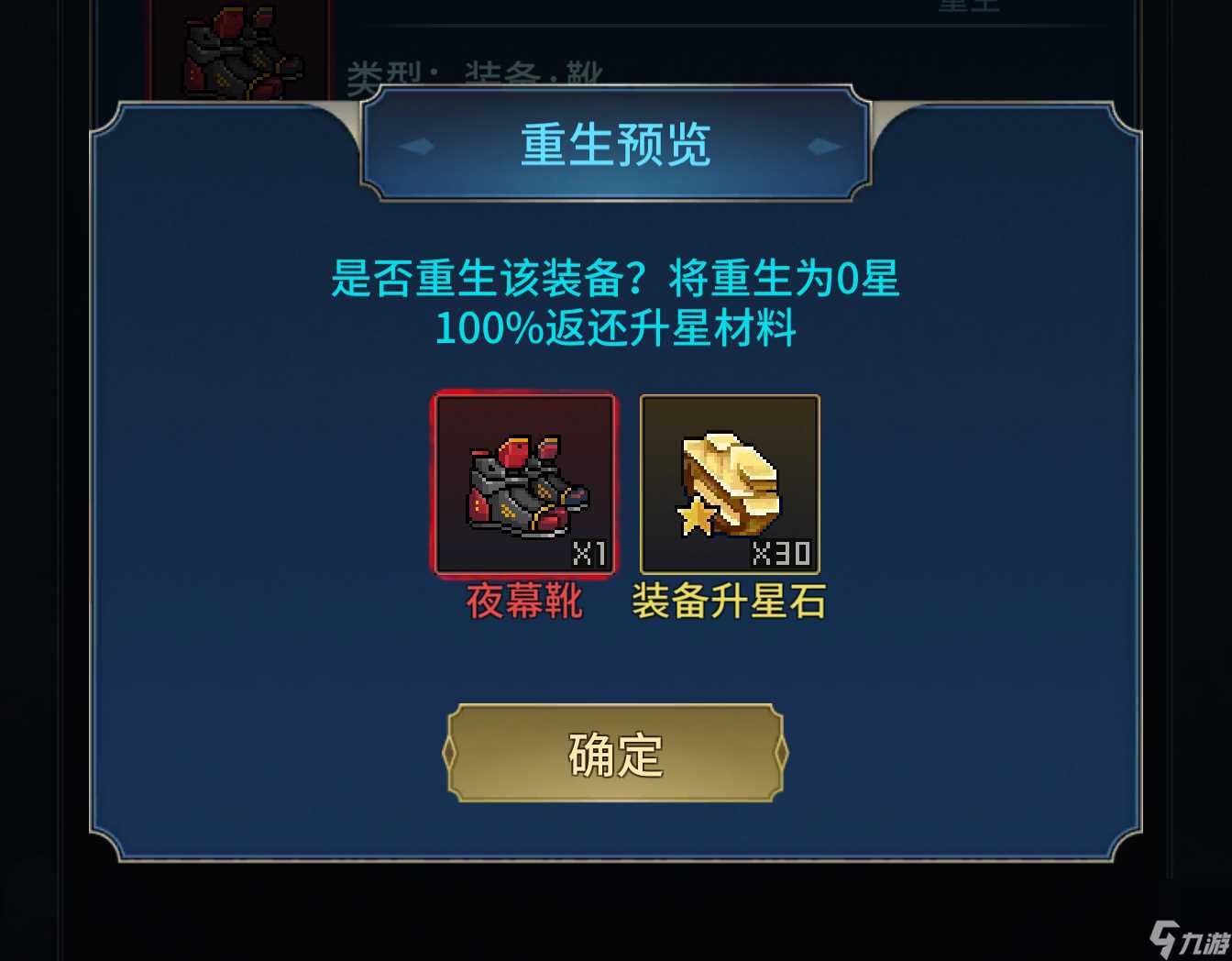The width and height of the screenshot is (1232, 961).
Task: Click the 类型：装备·靴 text behind the dialog
Action: pos(477,72)
